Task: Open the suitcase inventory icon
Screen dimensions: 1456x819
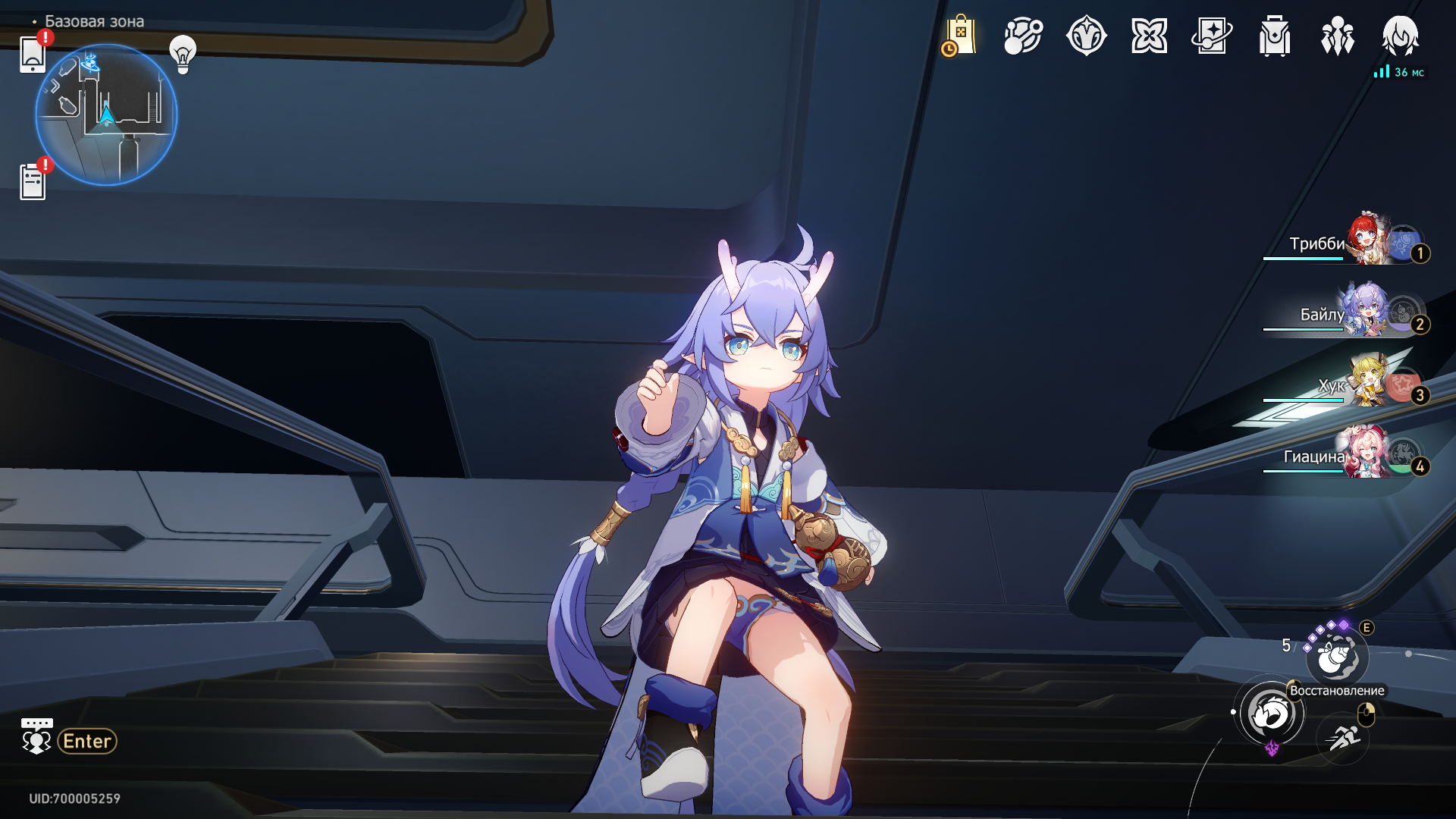Action: coord(1275,36)
